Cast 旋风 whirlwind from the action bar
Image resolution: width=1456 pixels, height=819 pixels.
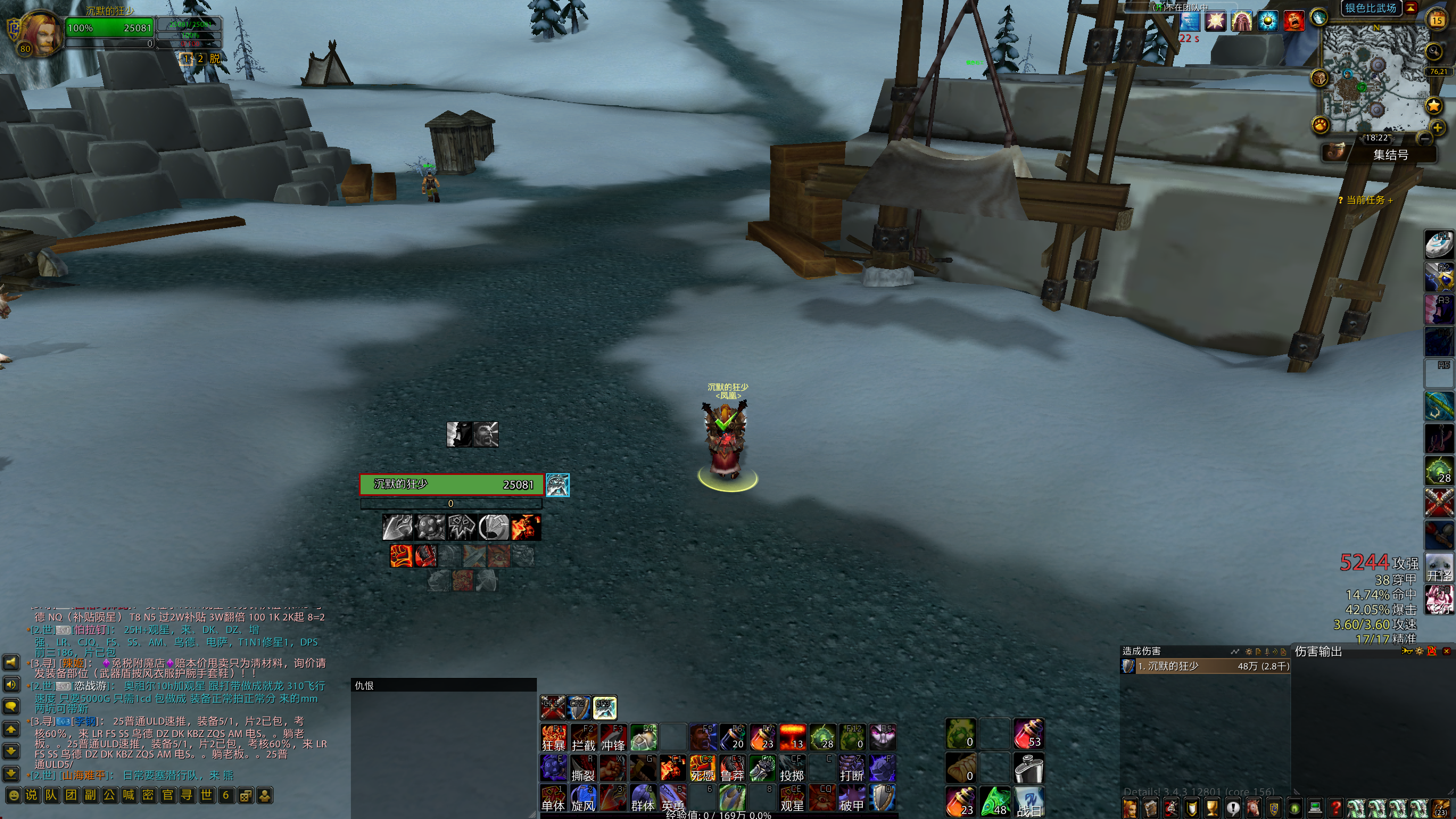coord(583,798)
